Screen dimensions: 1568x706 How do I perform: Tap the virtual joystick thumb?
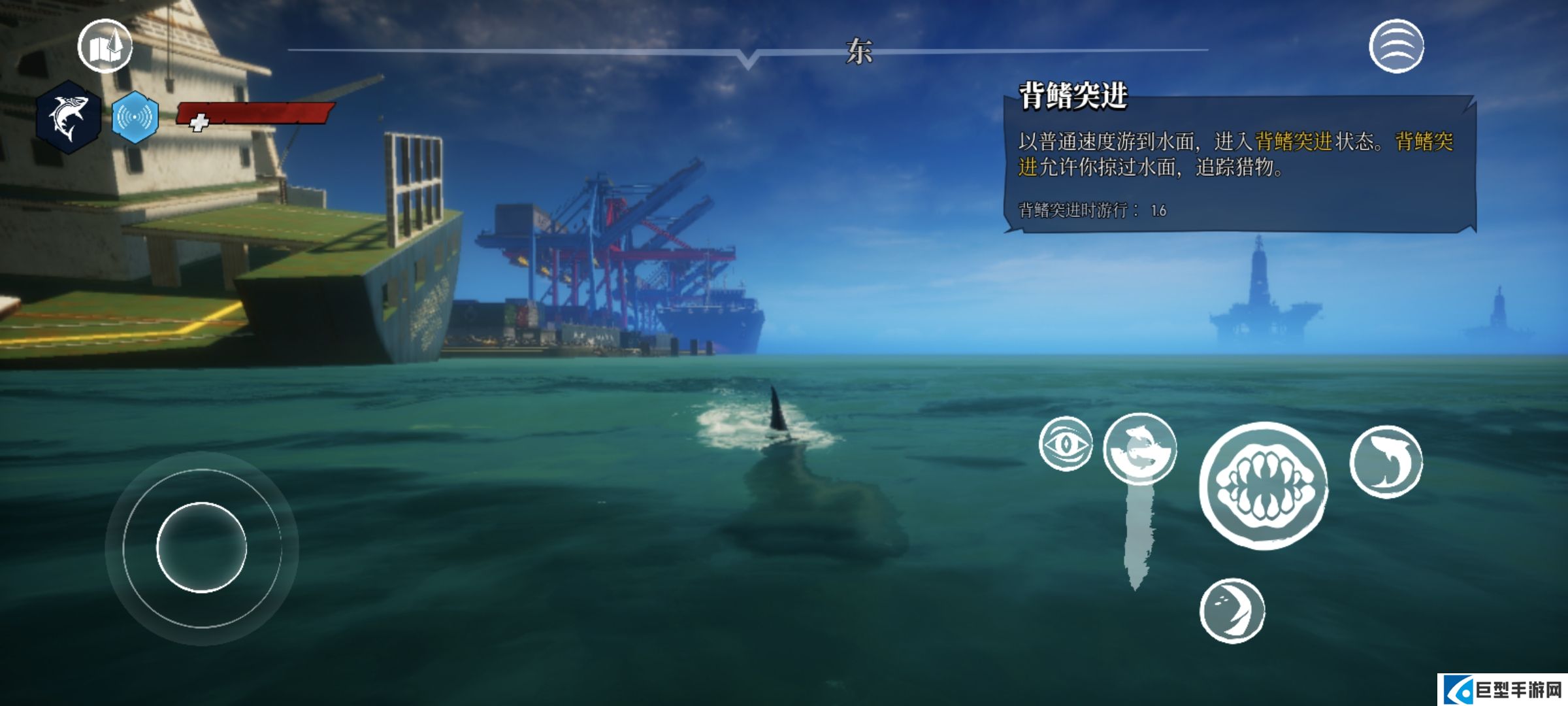point(201,547)
